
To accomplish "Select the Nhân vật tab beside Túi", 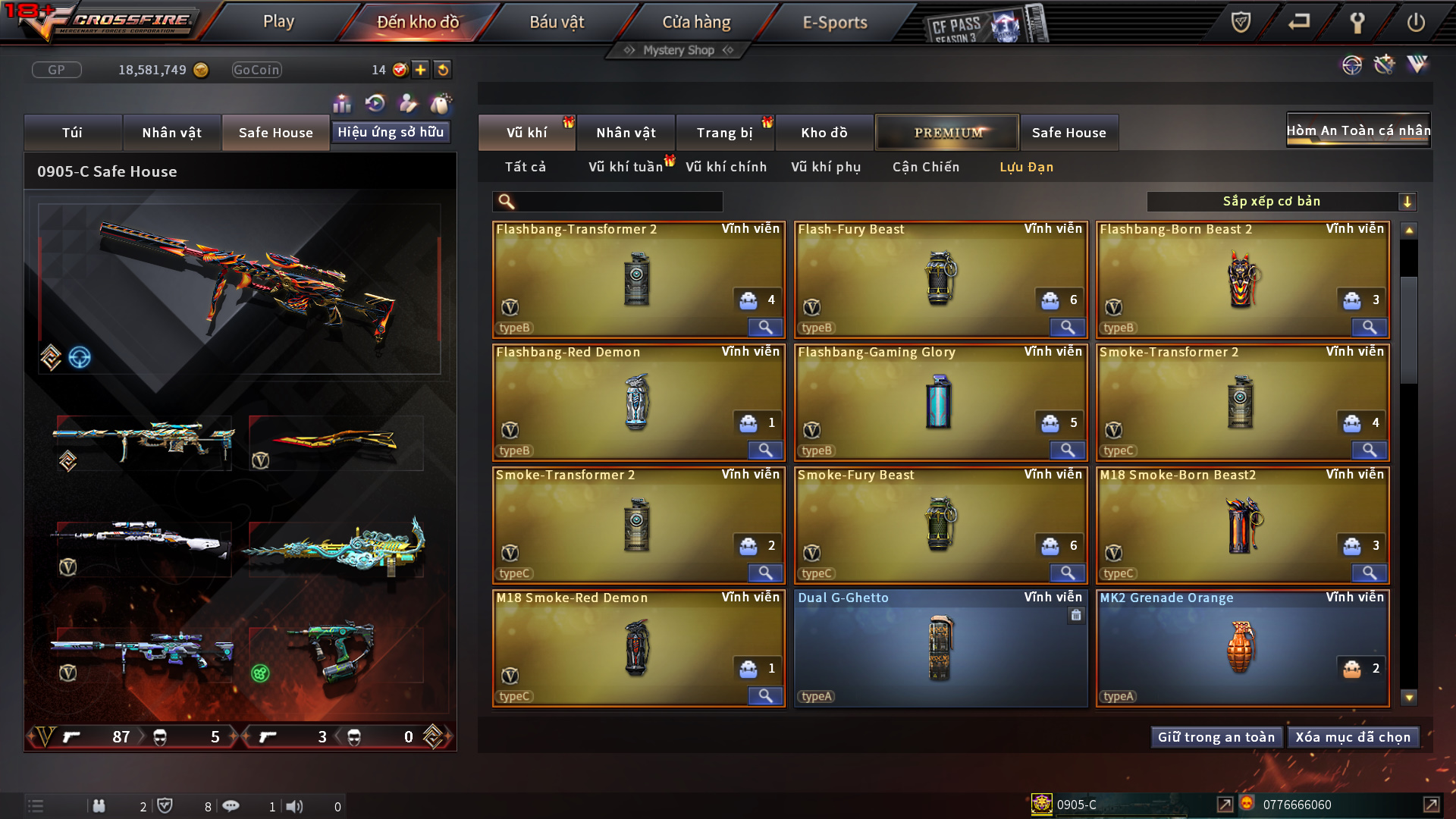I will tap(171, 133).
